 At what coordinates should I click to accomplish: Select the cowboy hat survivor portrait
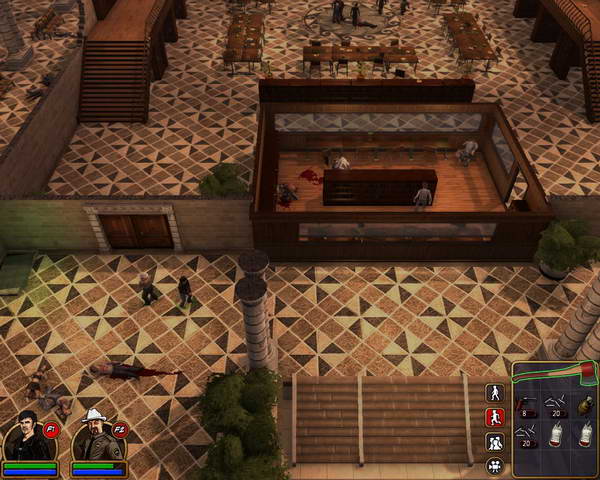point(98,435)
